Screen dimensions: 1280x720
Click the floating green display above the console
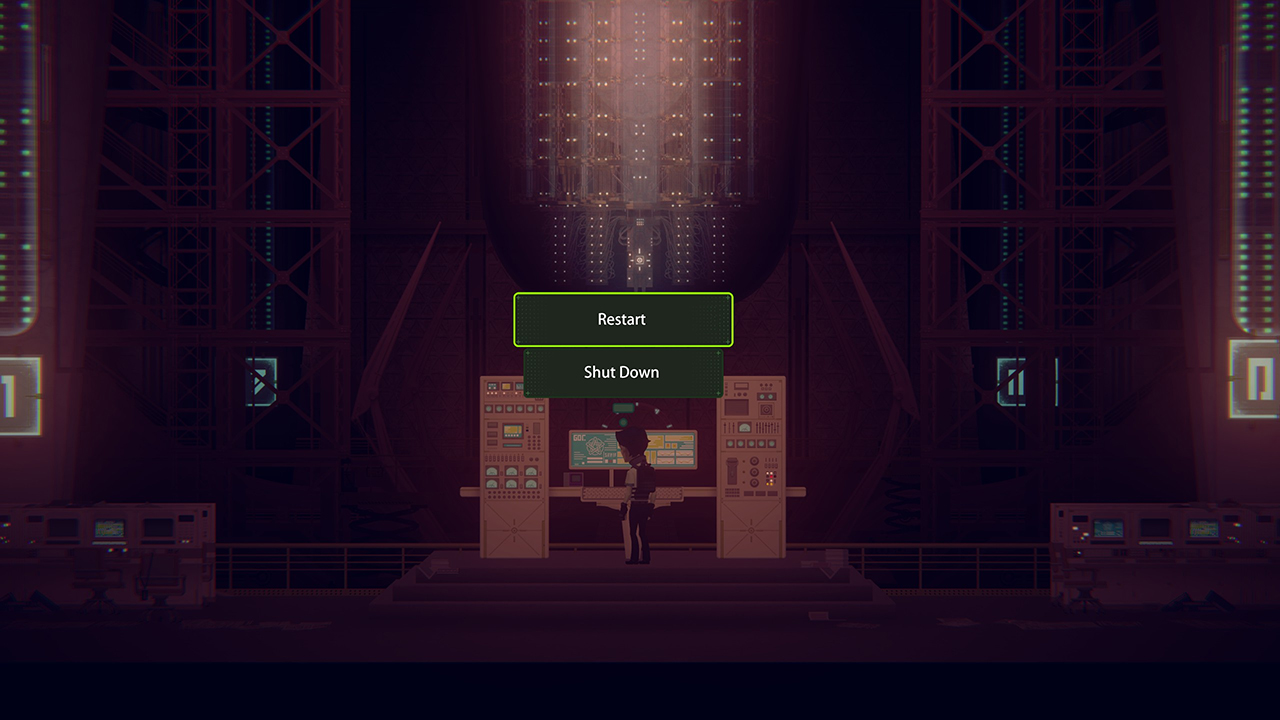[623, 407]
